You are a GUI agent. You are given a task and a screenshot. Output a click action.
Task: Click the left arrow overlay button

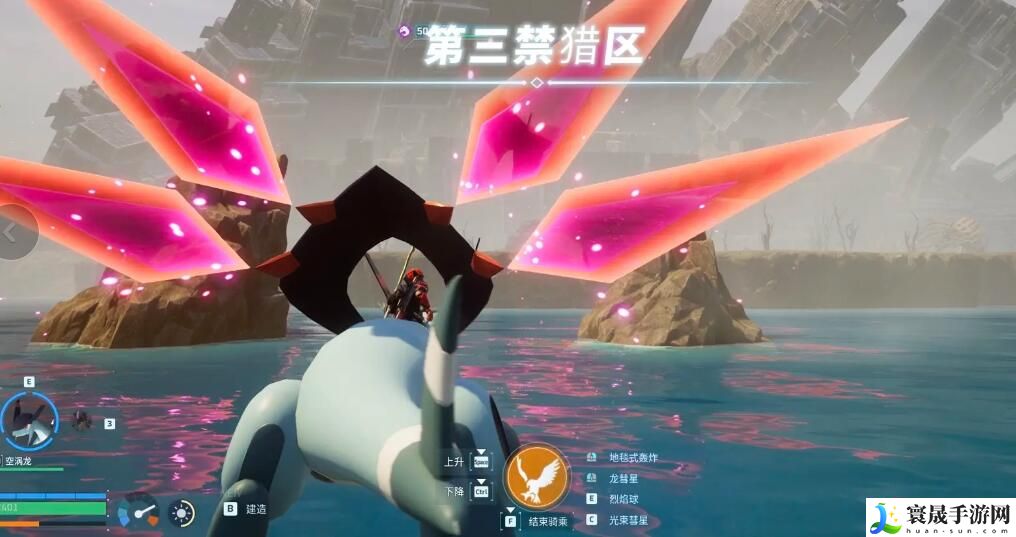pos(12,232)
